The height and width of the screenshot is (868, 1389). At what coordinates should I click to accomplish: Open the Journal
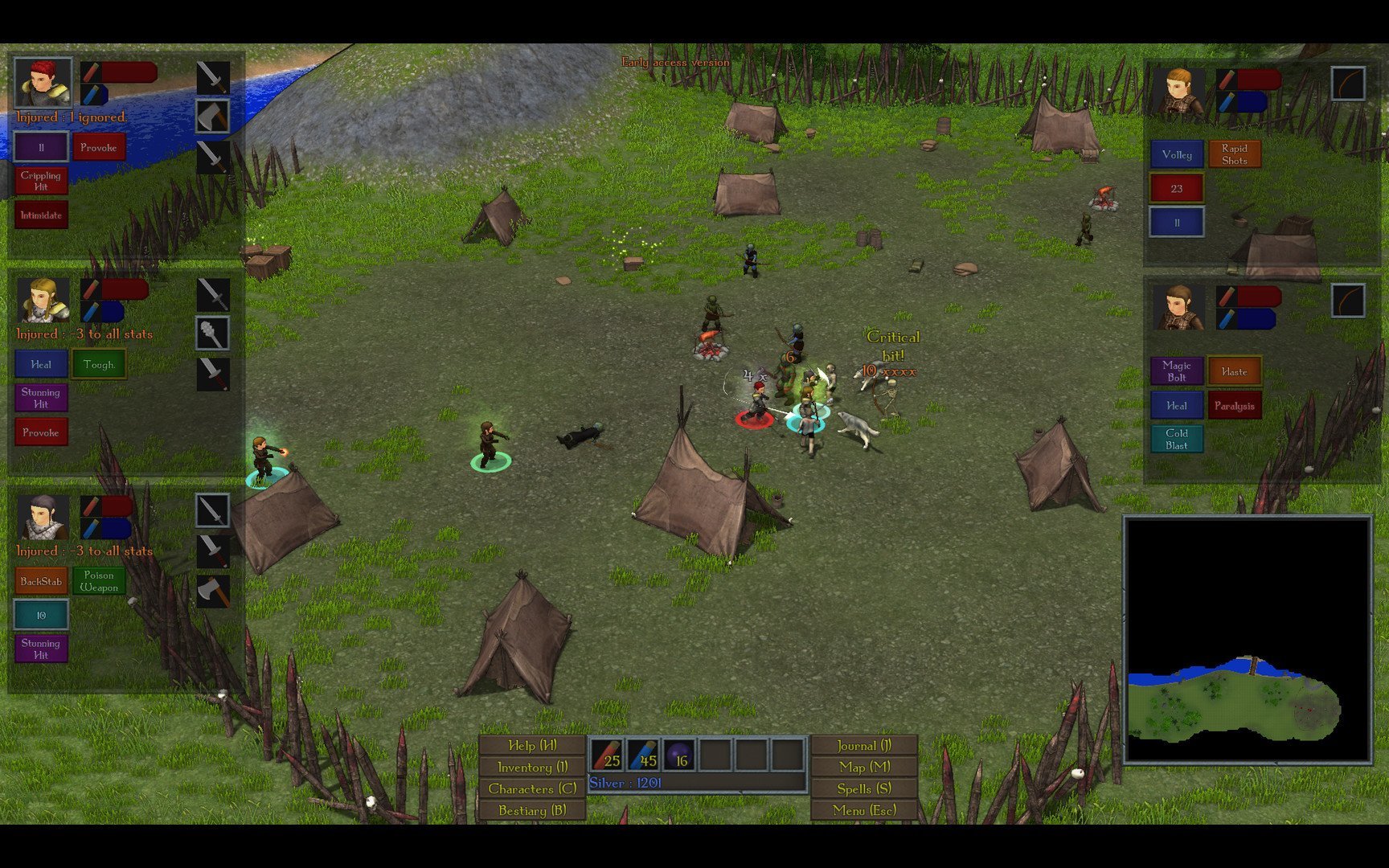coord(864,745)
